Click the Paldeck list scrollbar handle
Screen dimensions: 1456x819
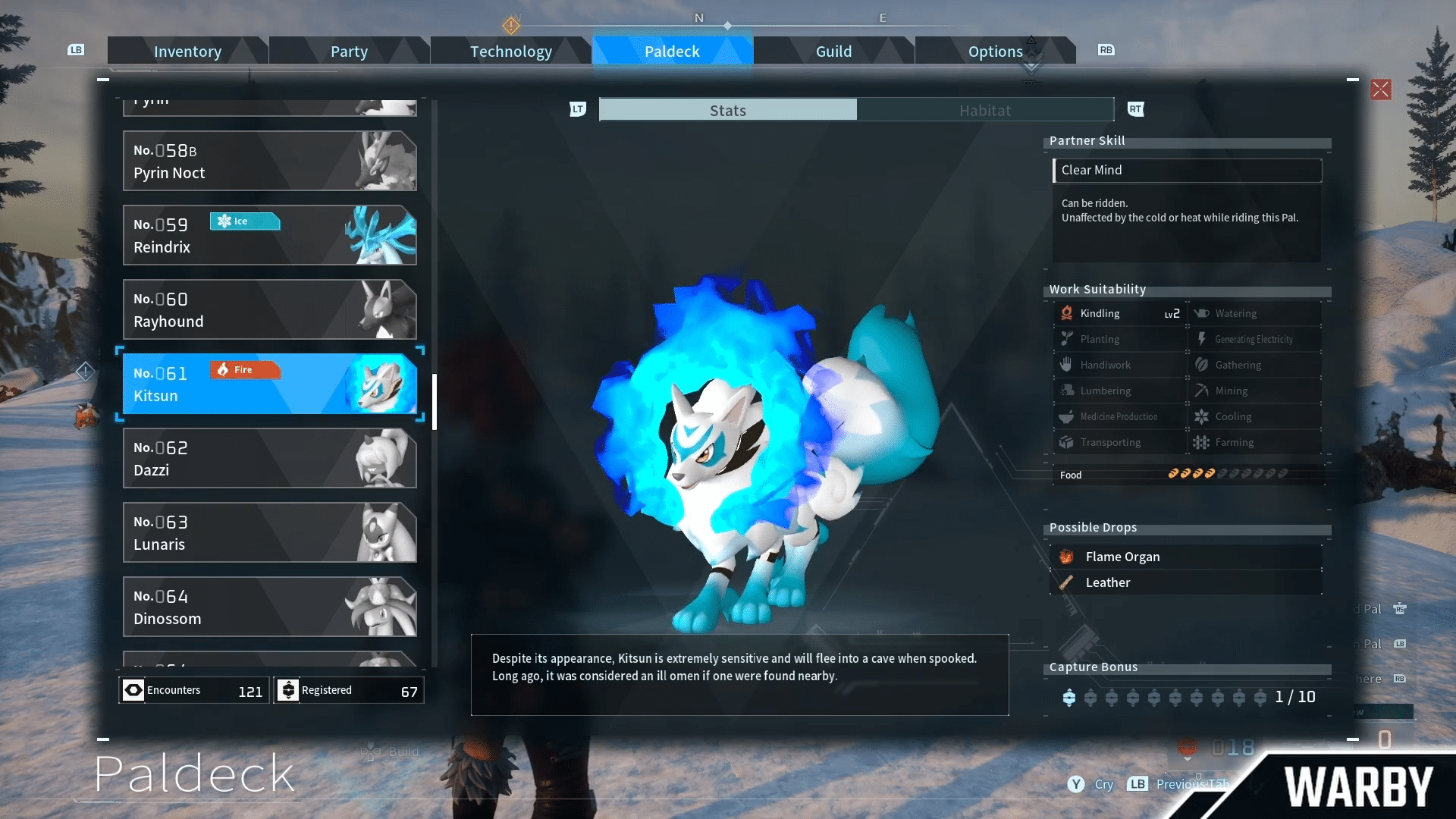435,402
